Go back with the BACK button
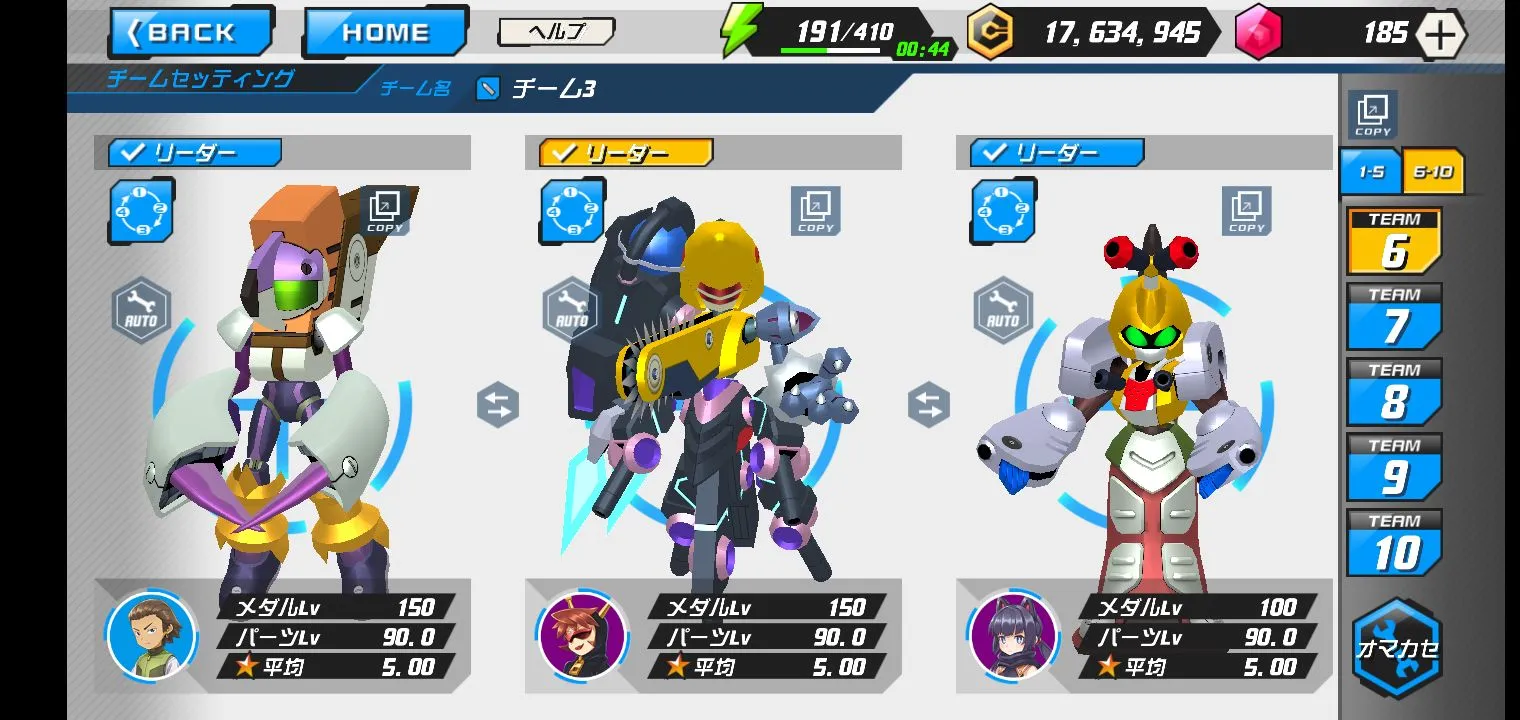The width and height of the screenshot is (1520, 720). pyautogui.click(x=191, y=32)
